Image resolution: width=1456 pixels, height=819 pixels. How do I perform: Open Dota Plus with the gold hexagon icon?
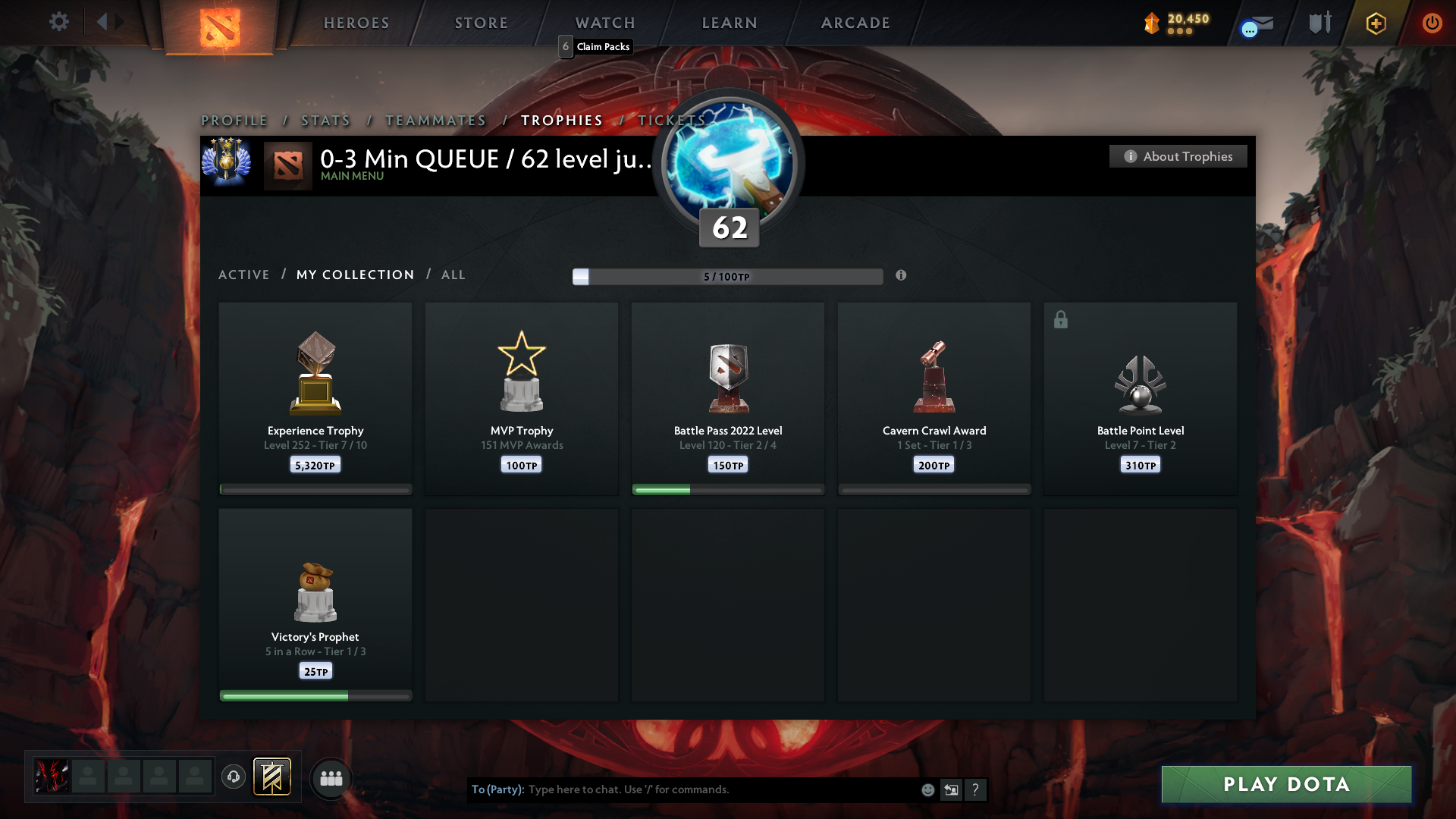tap(1375, 23)
